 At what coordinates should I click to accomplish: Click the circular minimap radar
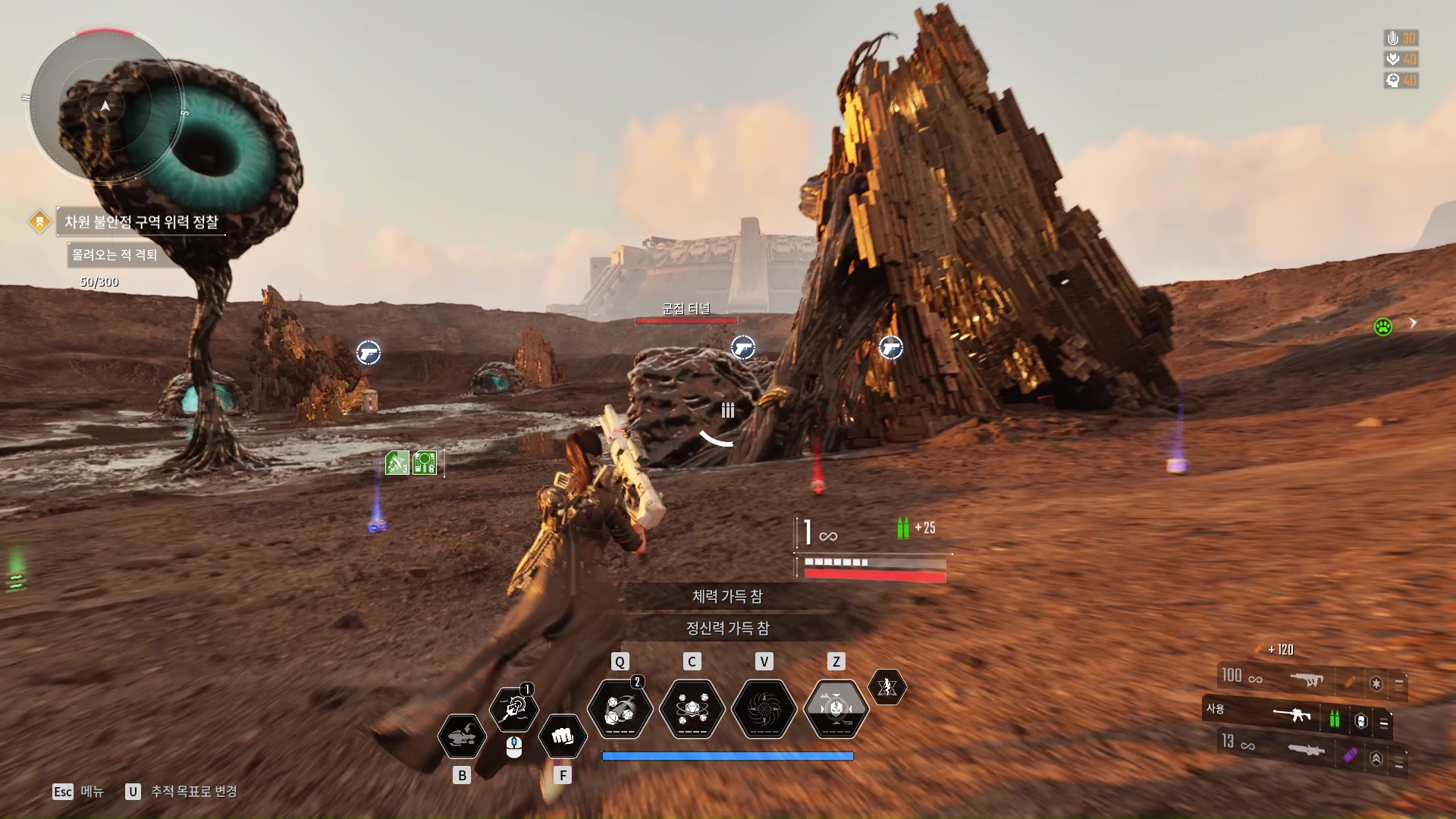click(105, 106)
